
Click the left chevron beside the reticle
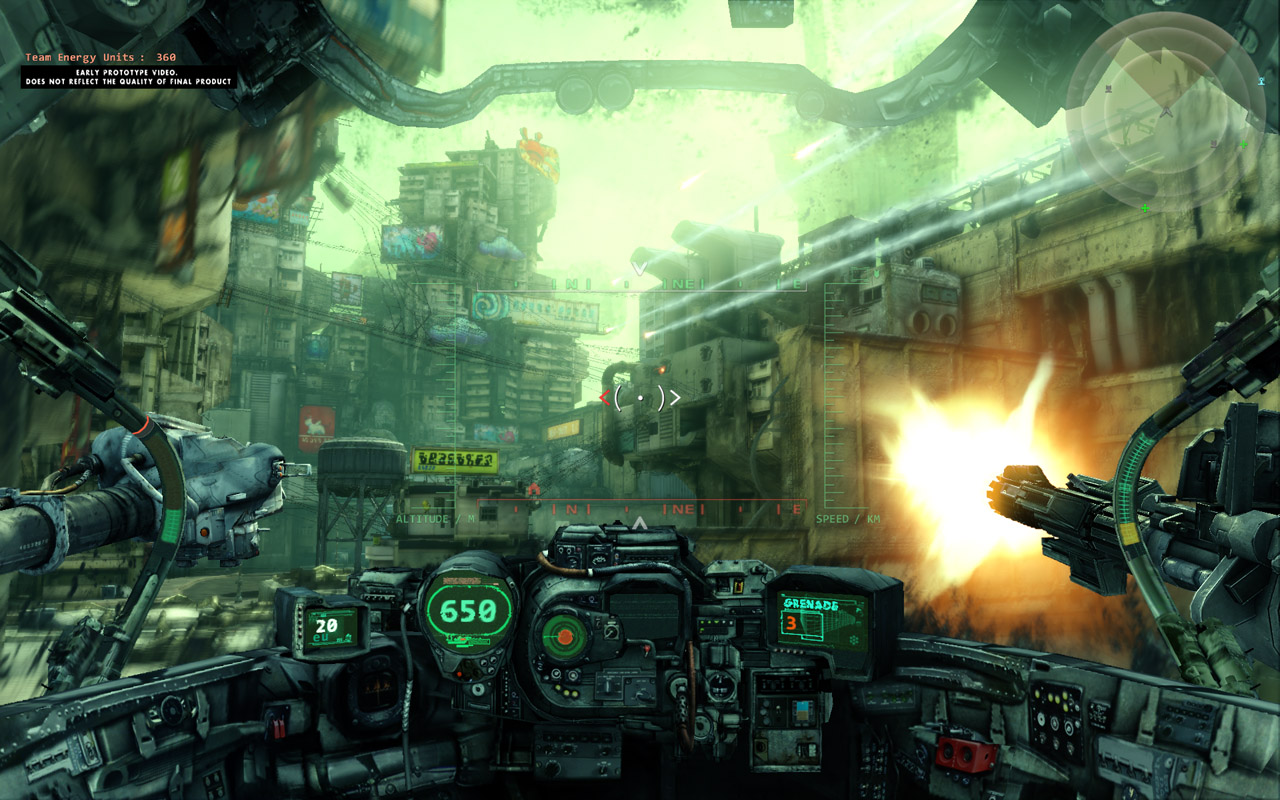(607, 397)
